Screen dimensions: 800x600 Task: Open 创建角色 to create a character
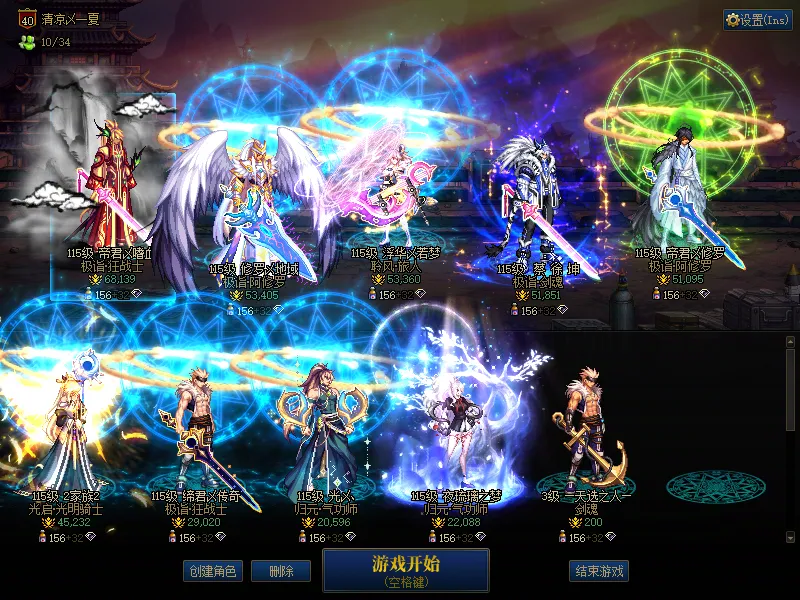(x=211, y=571)
